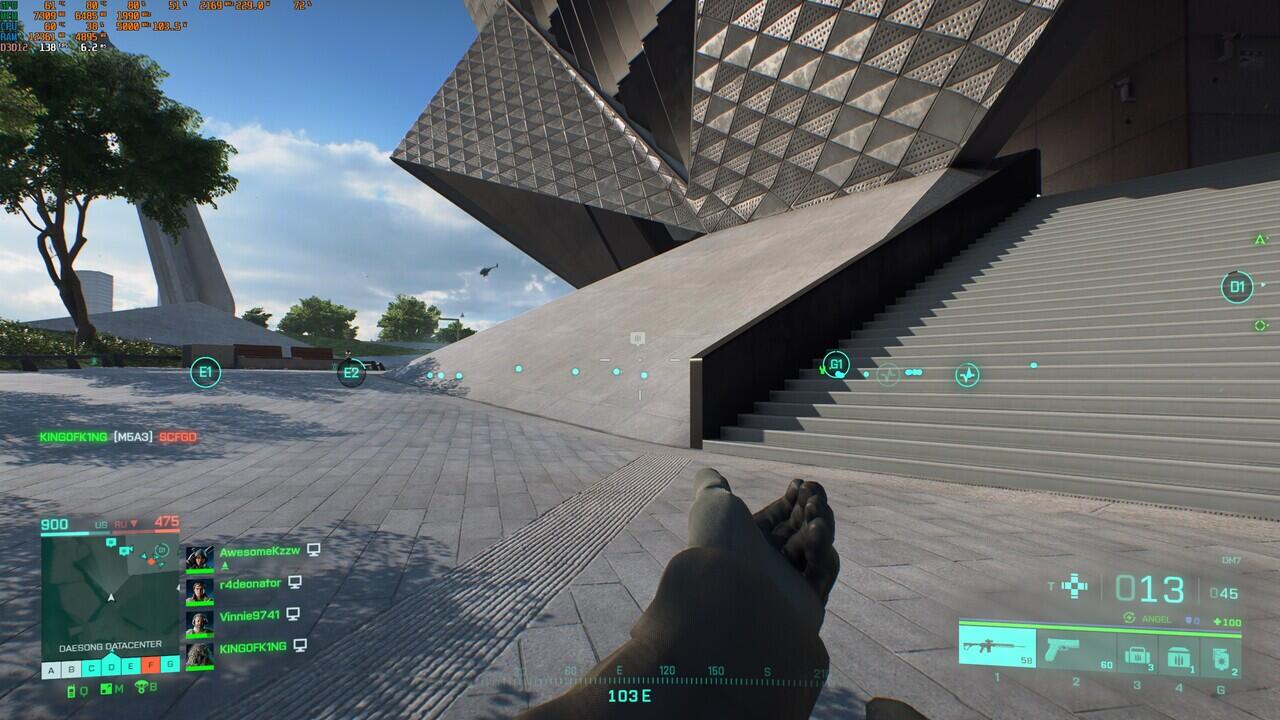Pick the grenade slot in the loadout bar
Viewport: 1280px width, 720px height.
[1221, 656]
